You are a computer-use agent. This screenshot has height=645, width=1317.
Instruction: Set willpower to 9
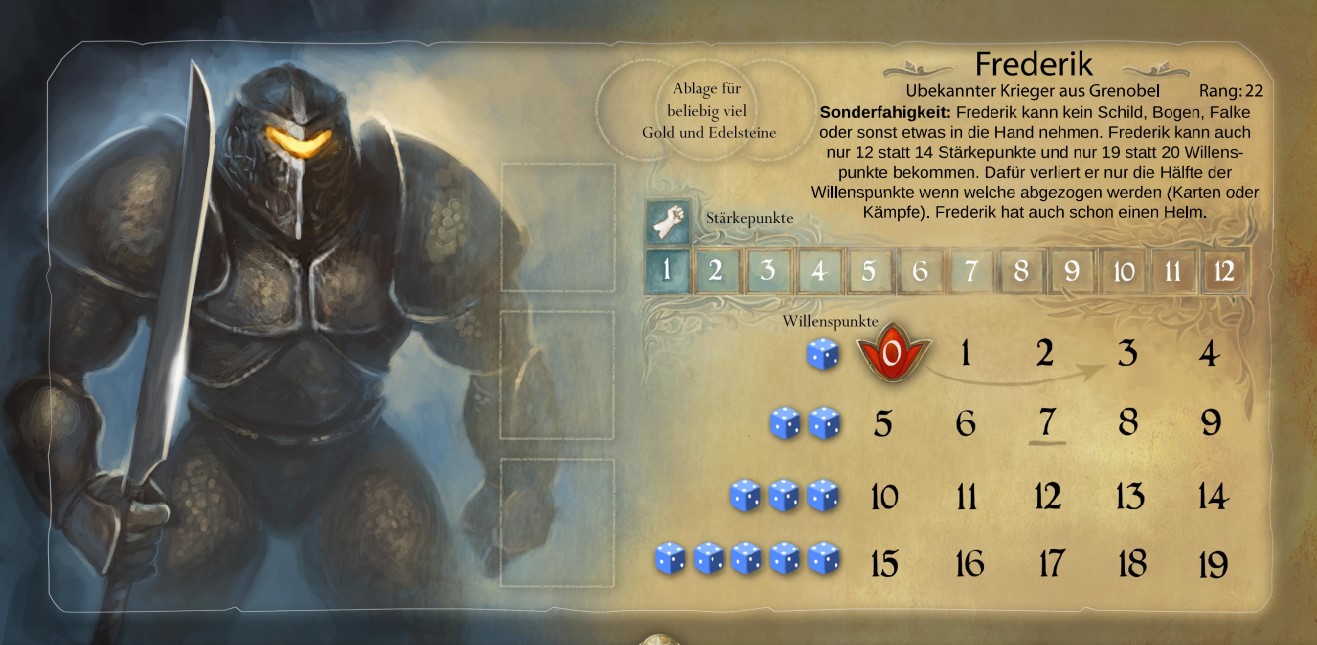(1211, 423)
